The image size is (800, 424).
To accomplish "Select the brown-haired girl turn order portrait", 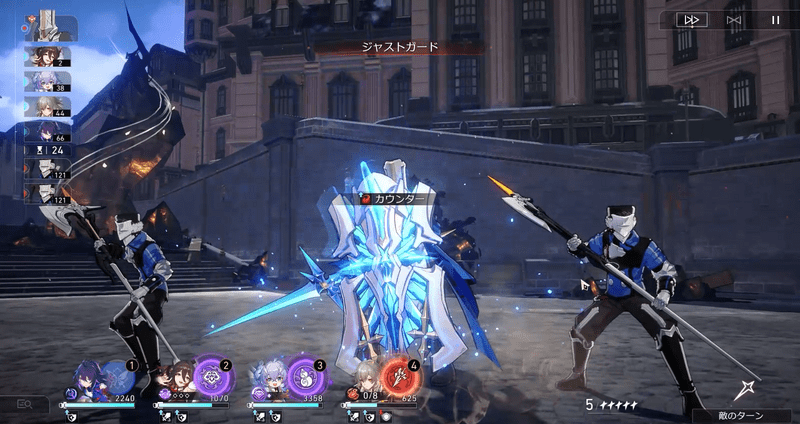I will (x=46, y=56).
